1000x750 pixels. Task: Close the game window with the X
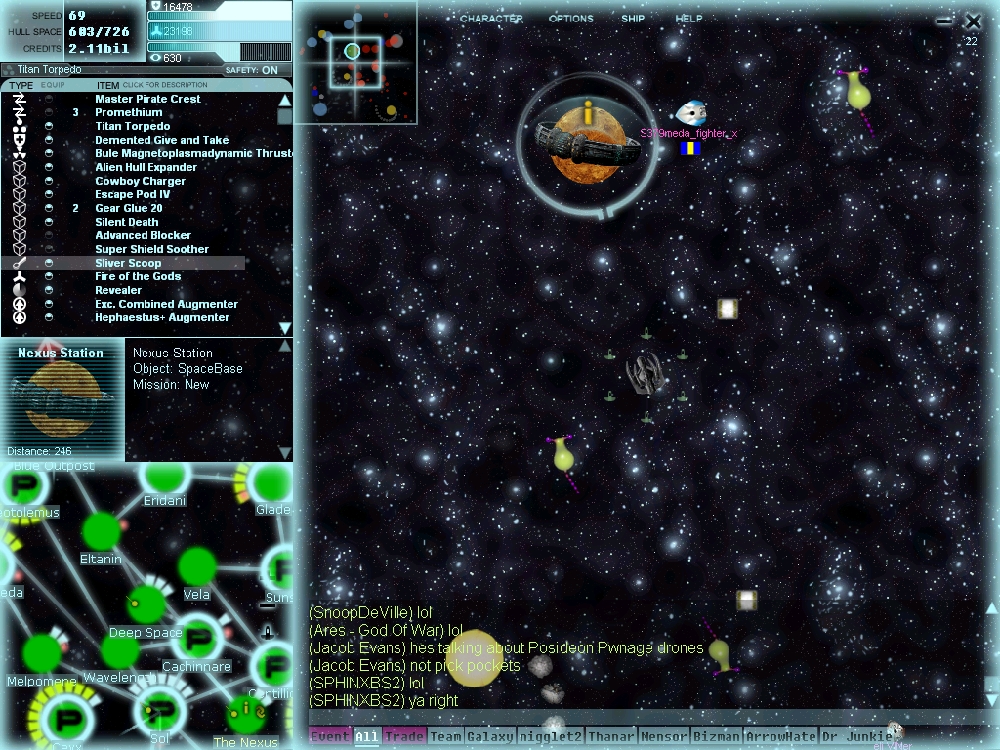(973, 20)
